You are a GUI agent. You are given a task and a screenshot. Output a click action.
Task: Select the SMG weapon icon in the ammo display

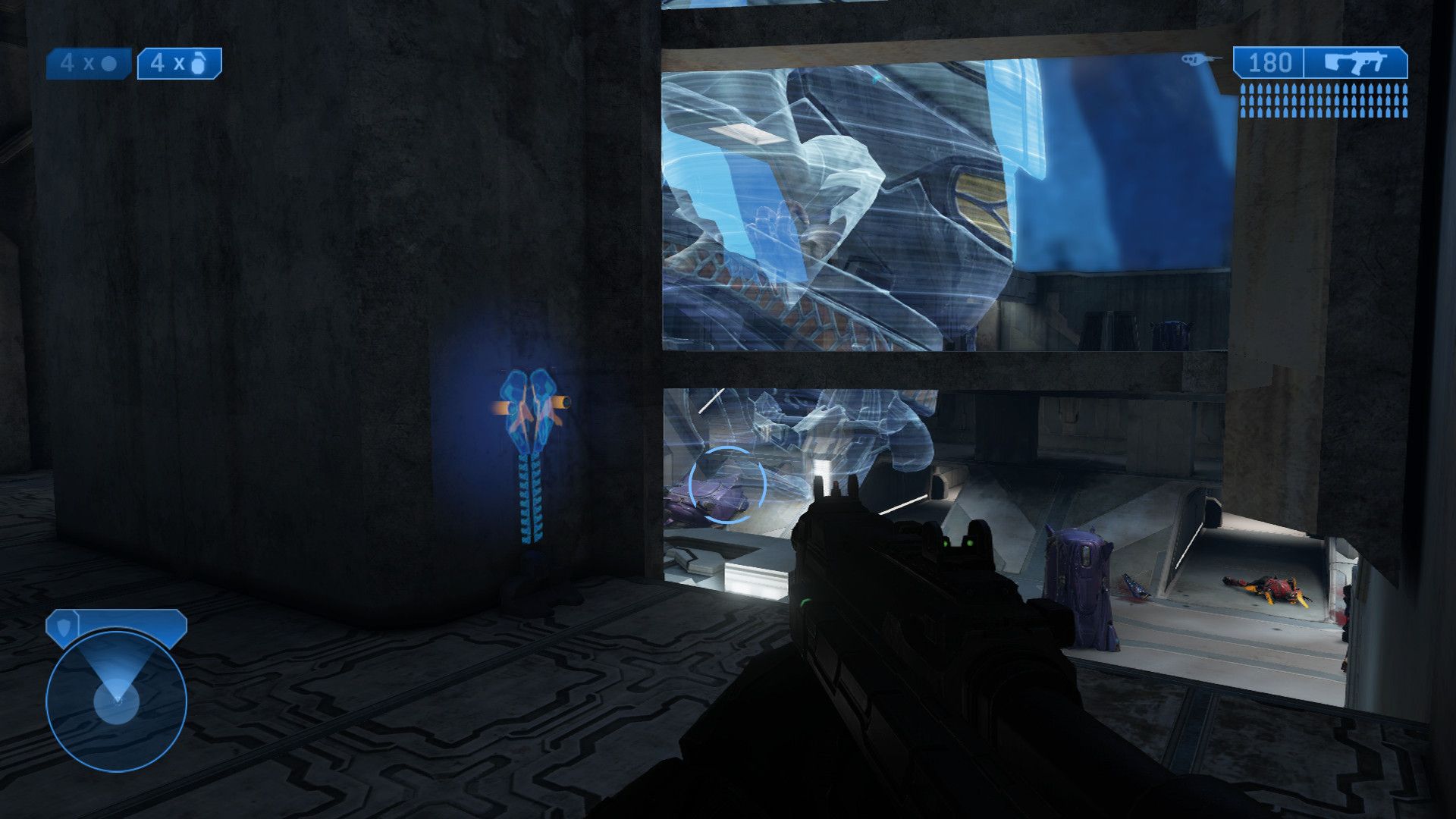coord(1357,62)
